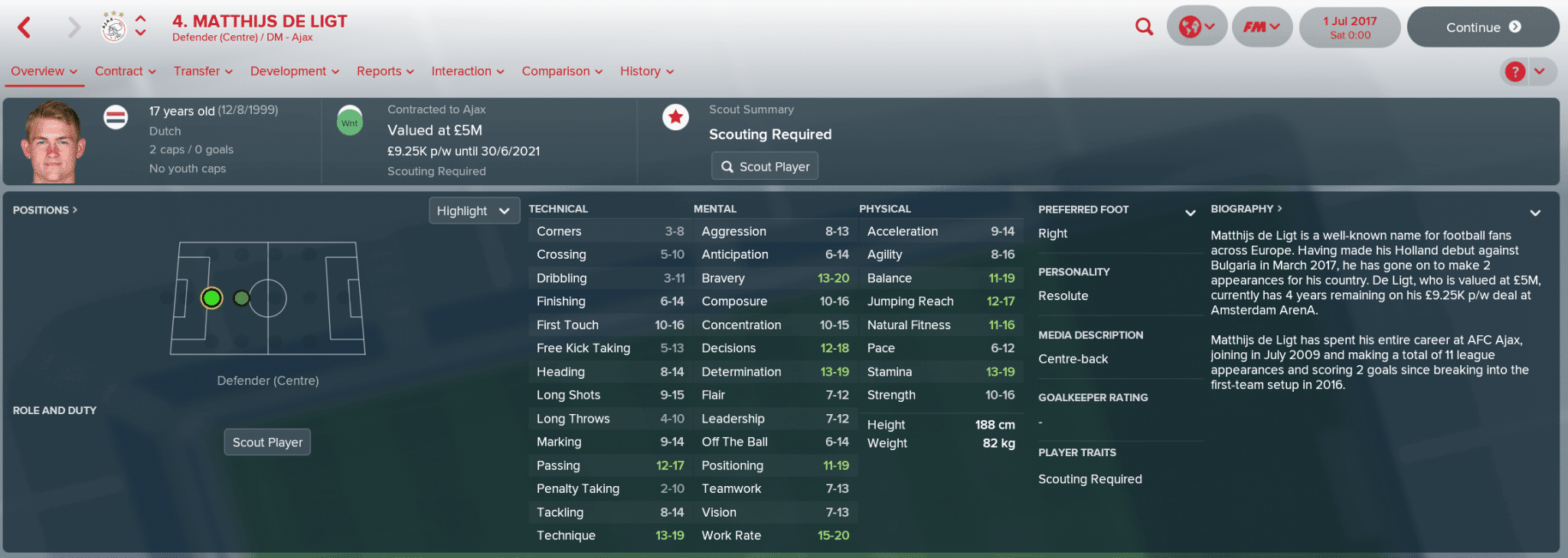The height and width of the screenshot is (558, 1568).
Task: Click Scout Player in Scout Summary
Action: 765,166
